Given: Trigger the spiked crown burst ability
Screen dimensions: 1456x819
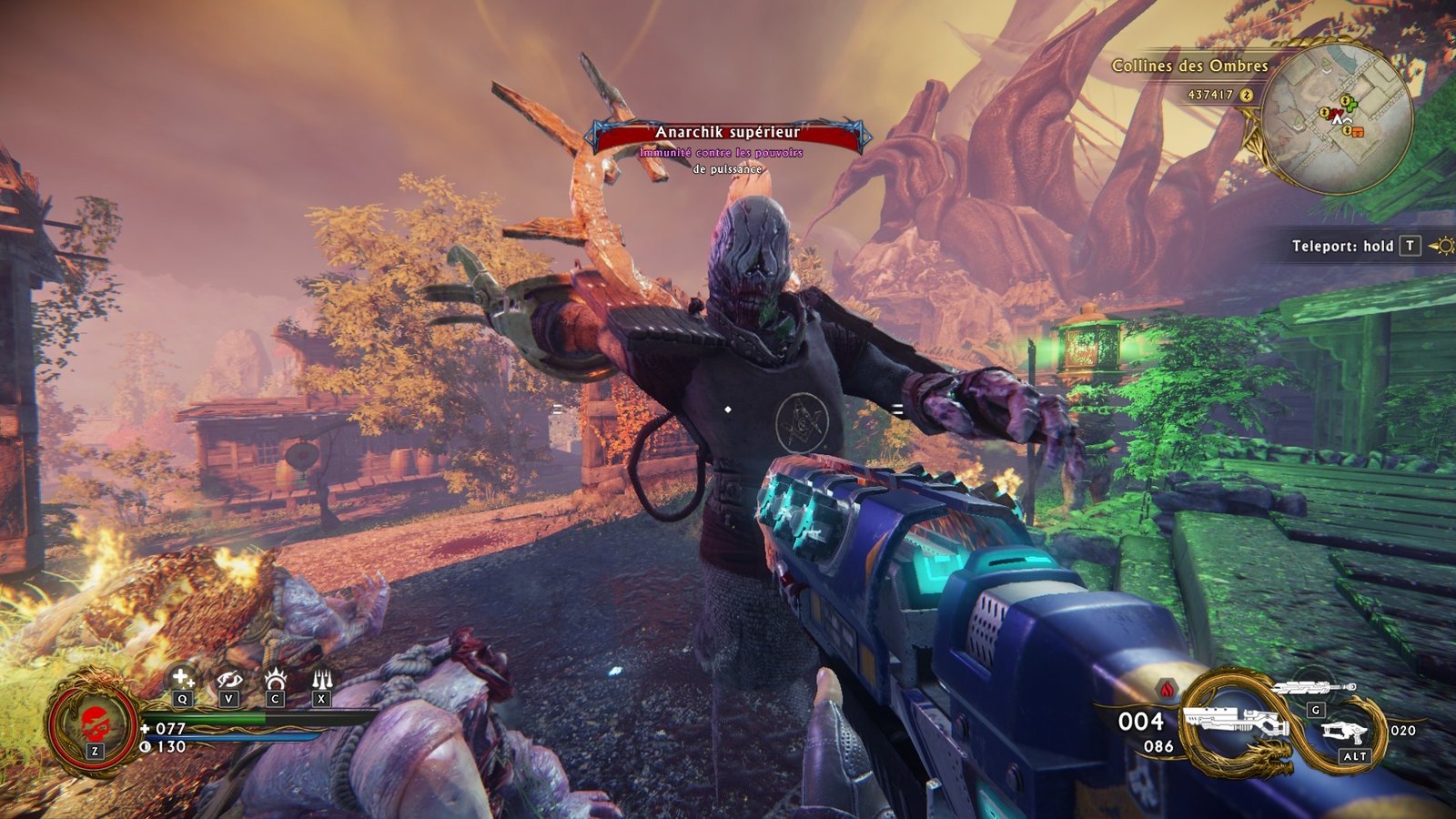Looking at the screenshot, I should click(275, 679).
